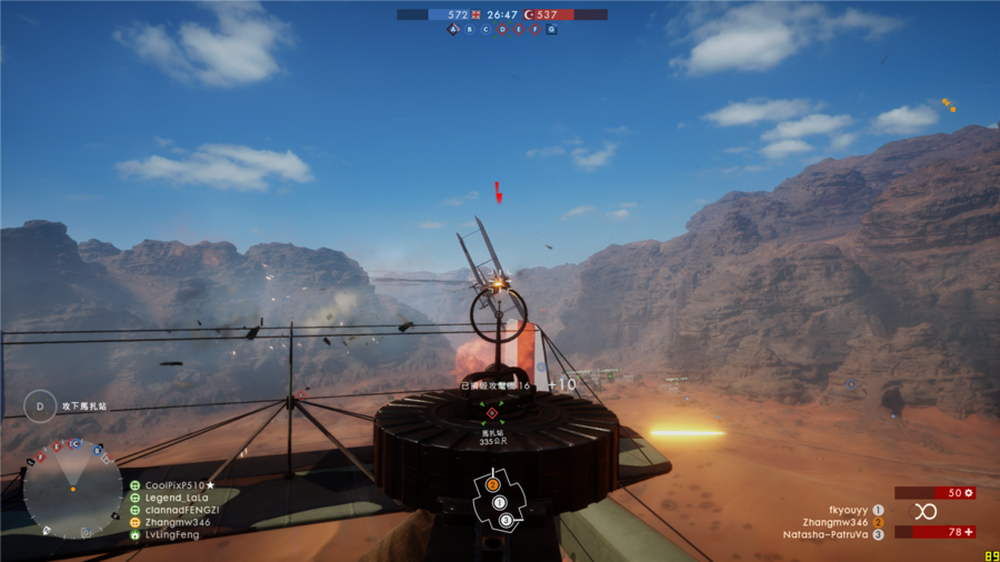Screen dimensions: 1000x562
Task: Select objective flag G in the top bar
Action: [551, 30]
